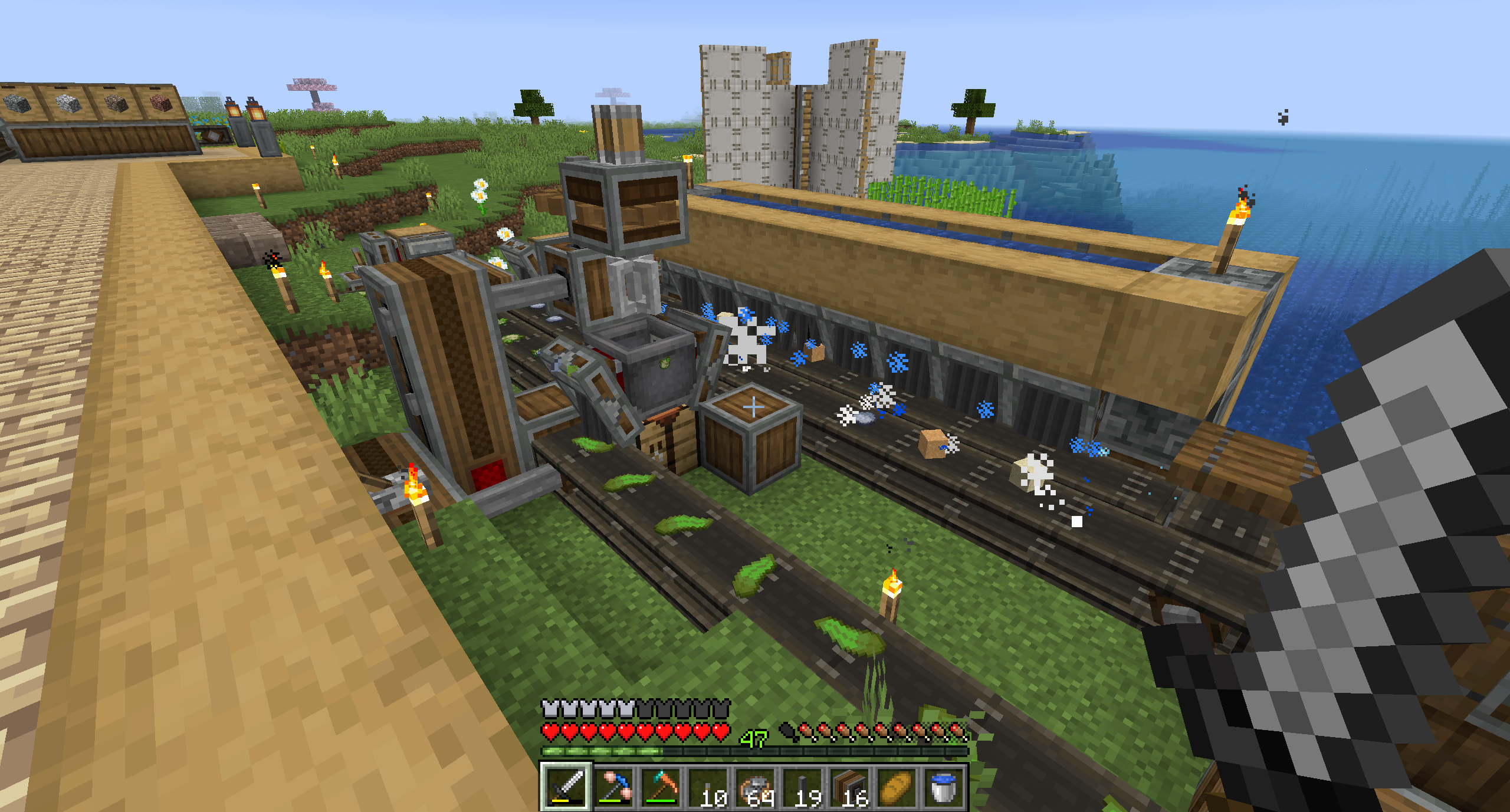The image size is (1510, 812).
Task: Select the wooden casing block stack of 16
Action: point(849,787)
